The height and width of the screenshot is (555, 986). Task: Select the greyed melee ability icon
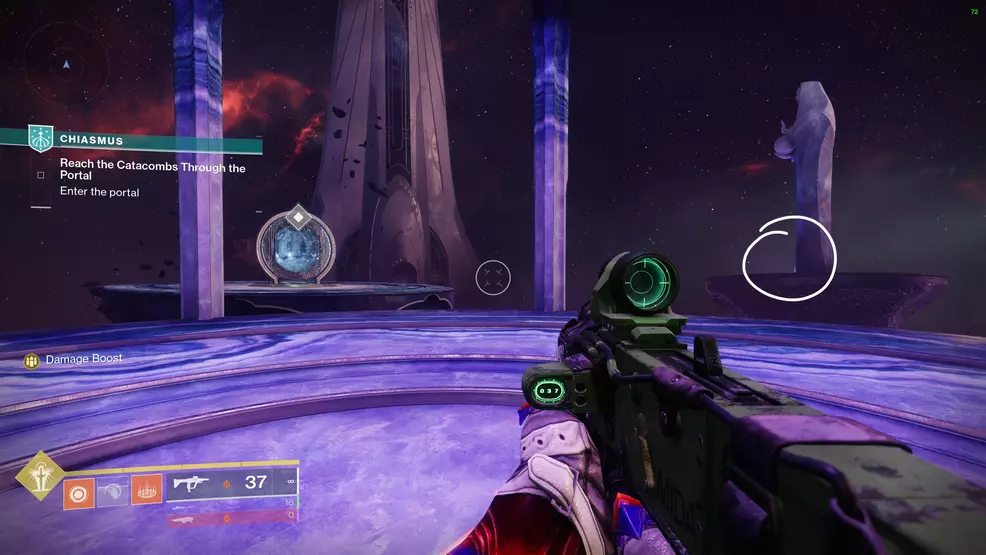coord(113,494)
